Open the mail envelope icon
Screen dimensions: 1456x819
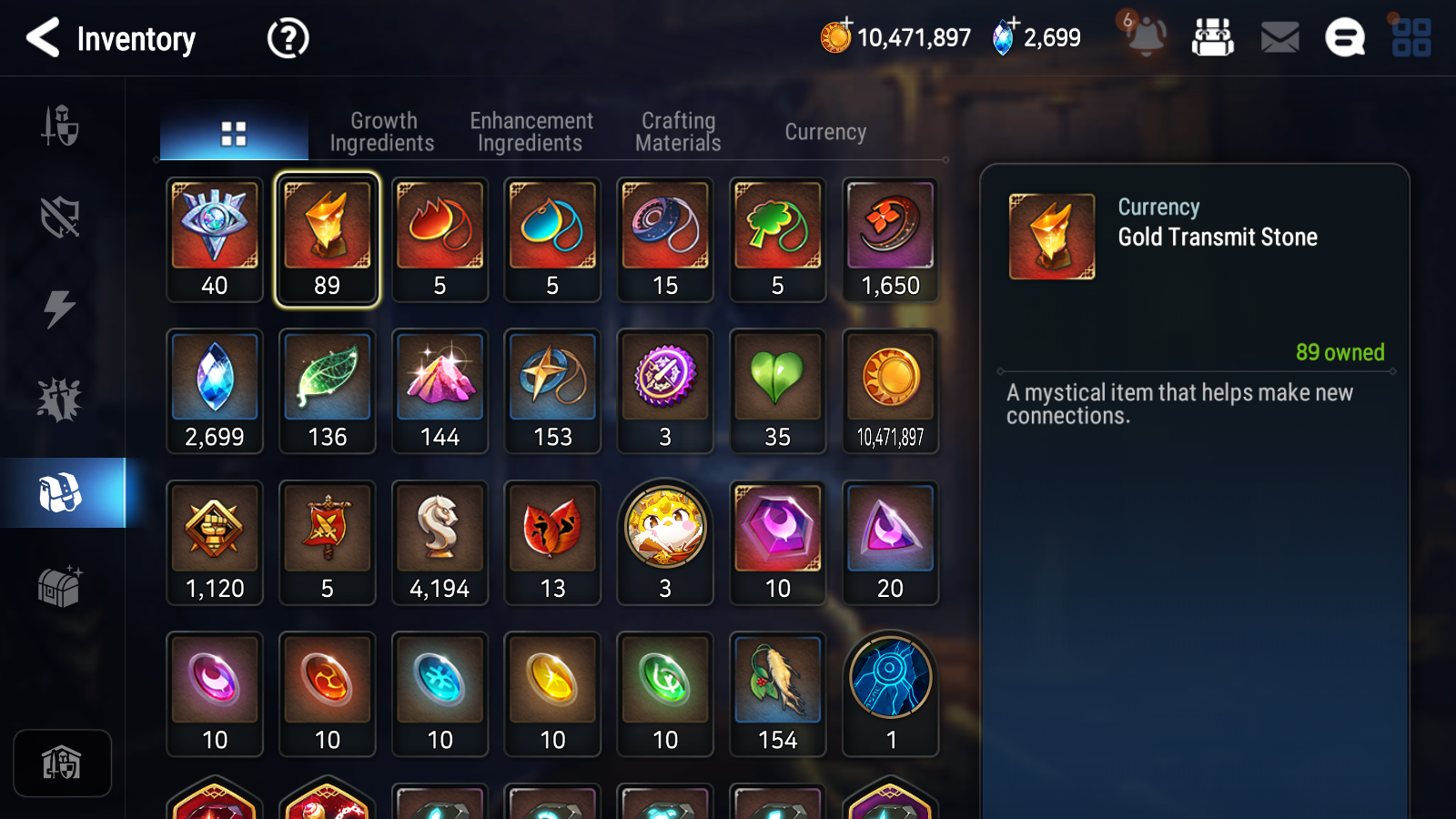click(1279, 38)
